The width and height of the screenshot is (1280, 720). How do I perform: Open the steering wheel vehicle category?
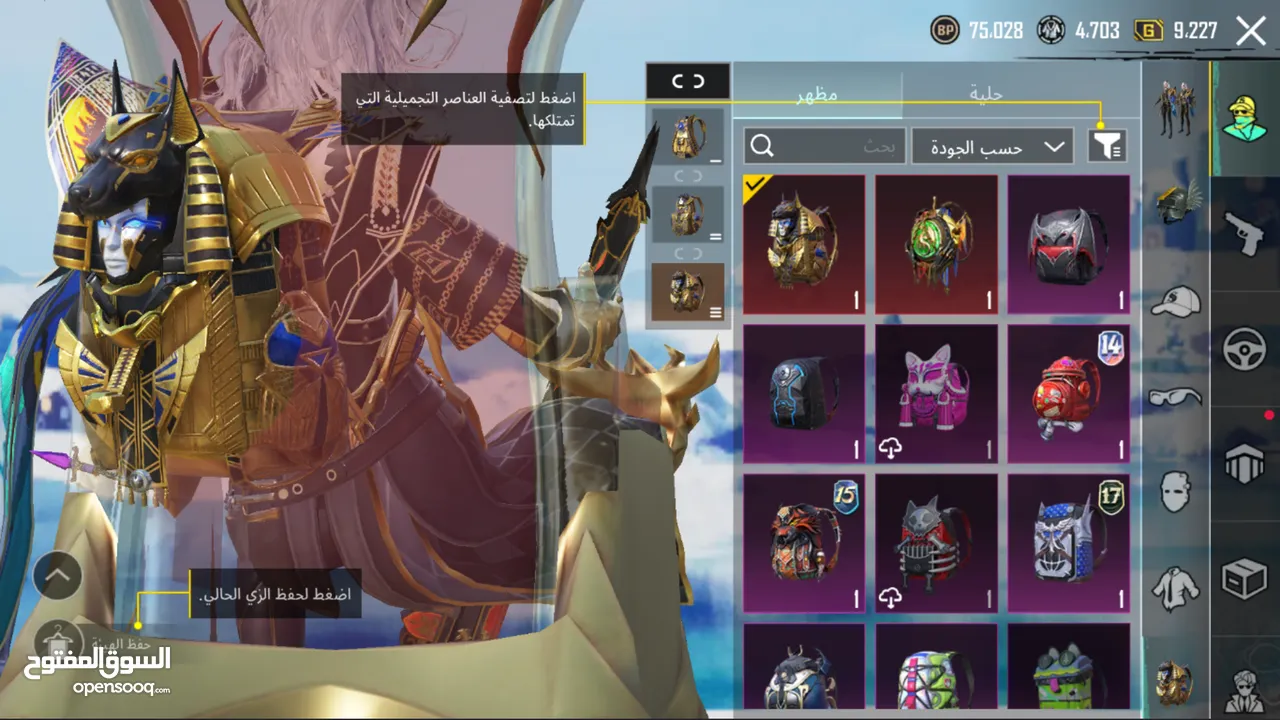point(1245,350)
